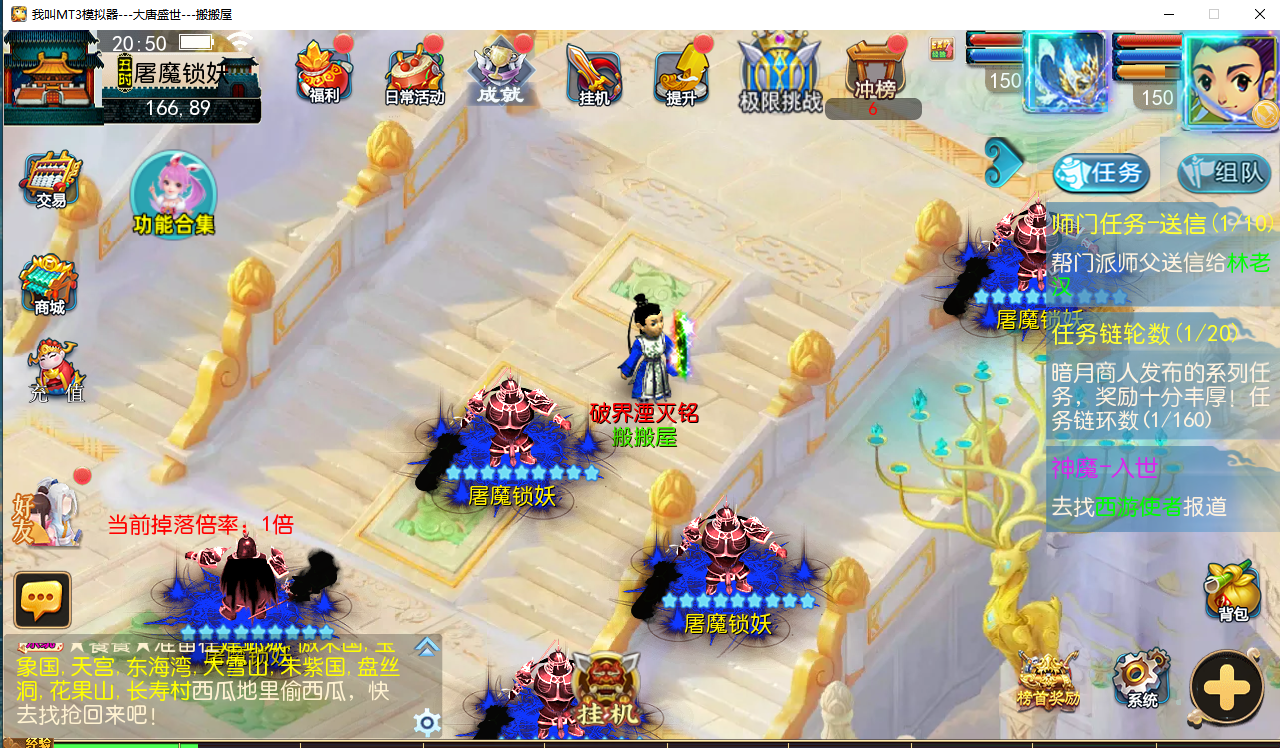Open the 系统 System gear icon
This screenshot has height=748, width=1280.
point(1139,678)
